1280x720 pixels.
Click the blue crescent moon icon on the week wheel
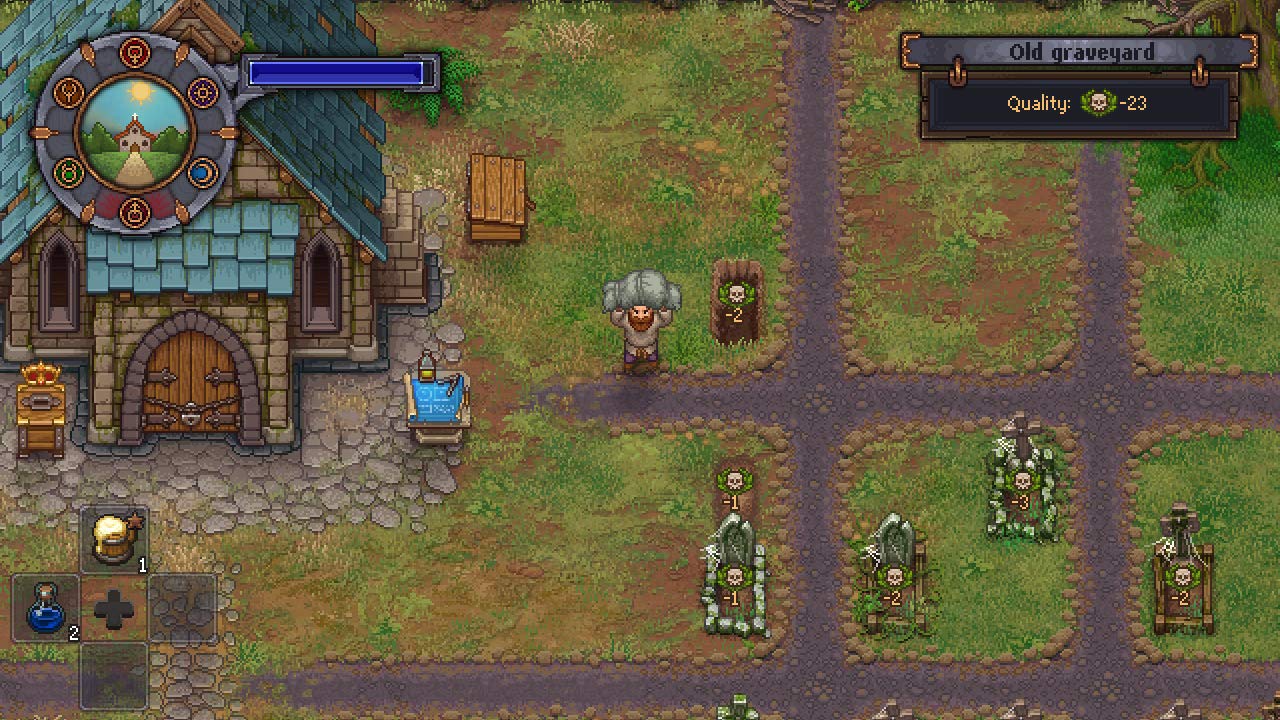click(202, 173)
